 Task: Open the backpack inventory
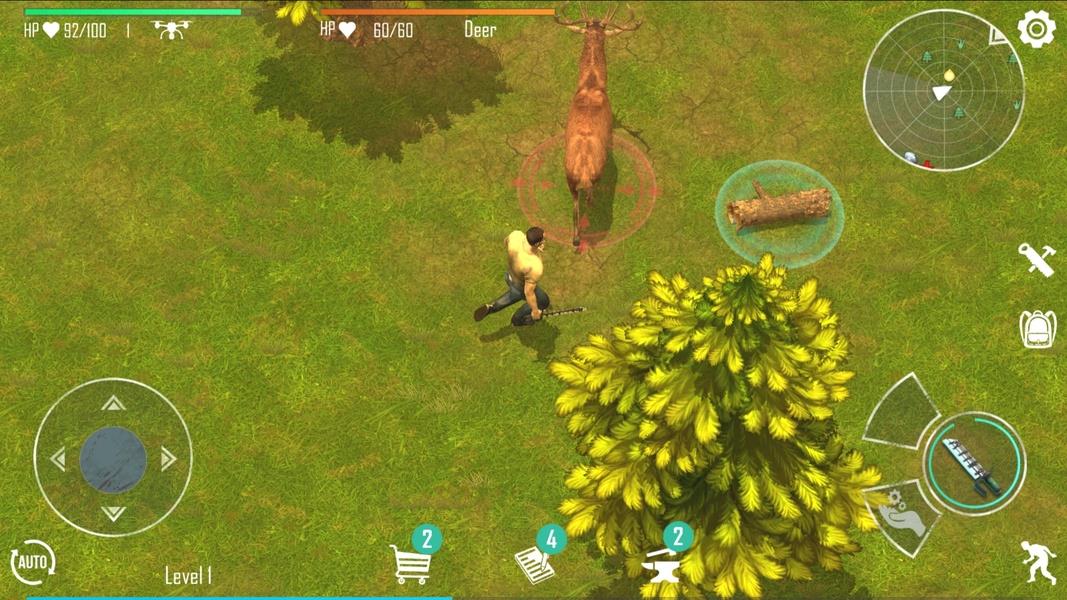pos(1038,329)
